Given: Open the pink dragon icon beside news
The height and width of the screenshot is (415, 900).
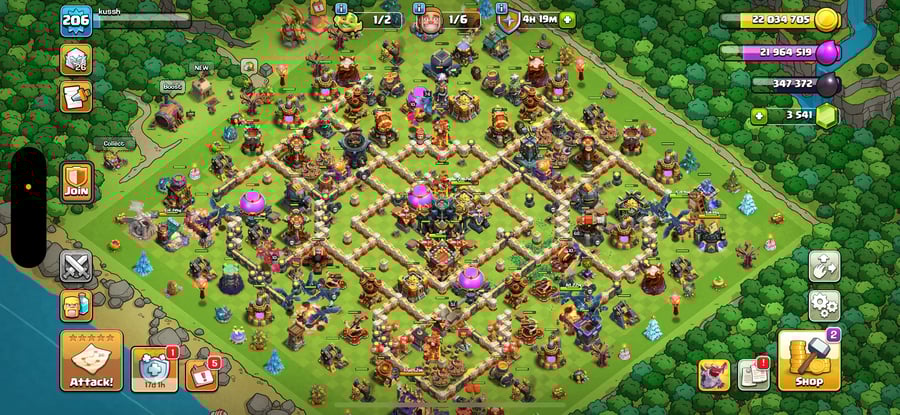Looking at the screenshot, I should 713,375.
